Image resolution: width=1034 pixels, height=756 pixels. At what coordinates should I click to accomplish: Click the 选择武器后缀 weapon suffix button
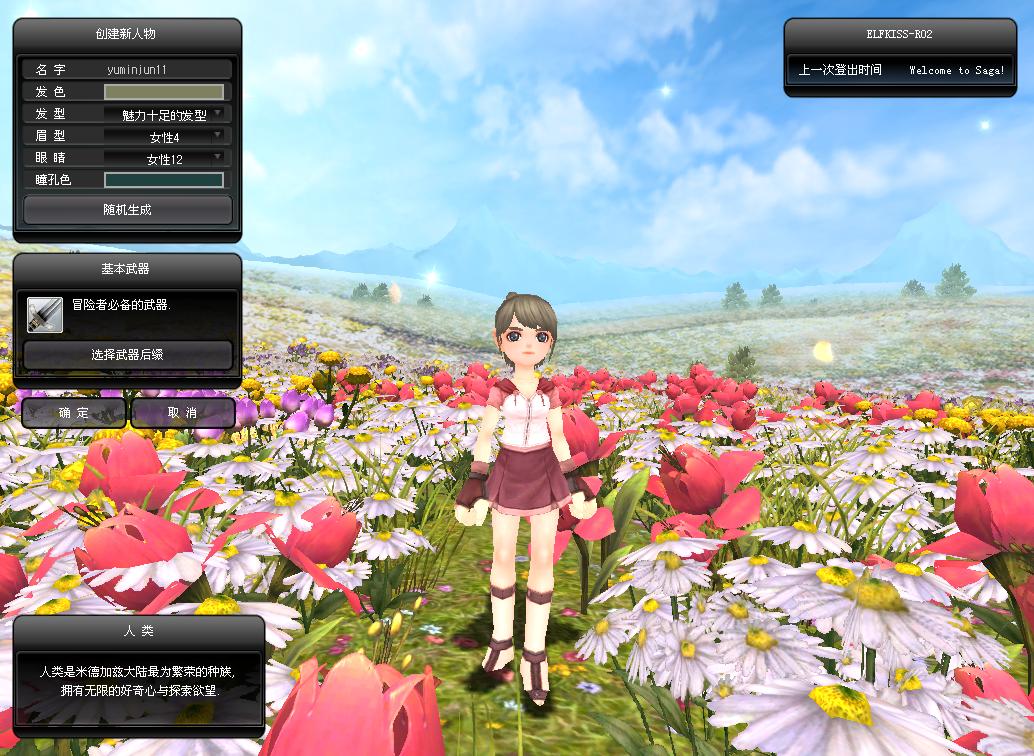[127, 354]
